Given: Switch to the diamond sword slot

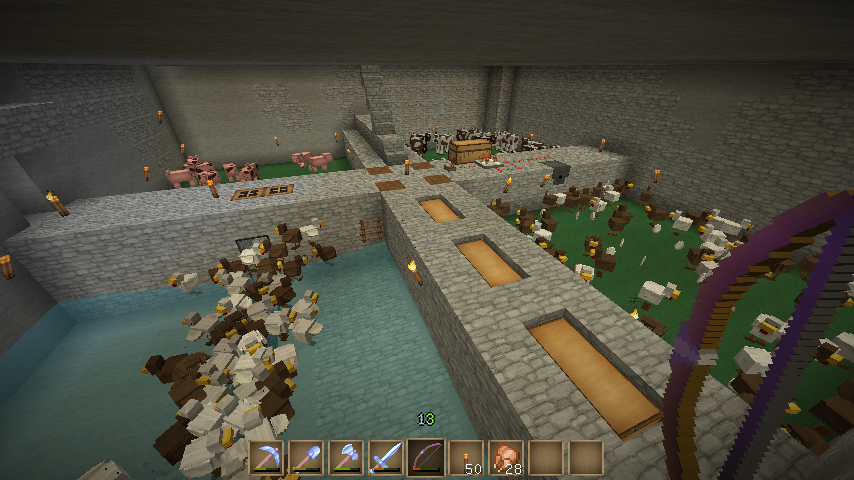Looking at the screenshot, I should (x=386, y=458).
